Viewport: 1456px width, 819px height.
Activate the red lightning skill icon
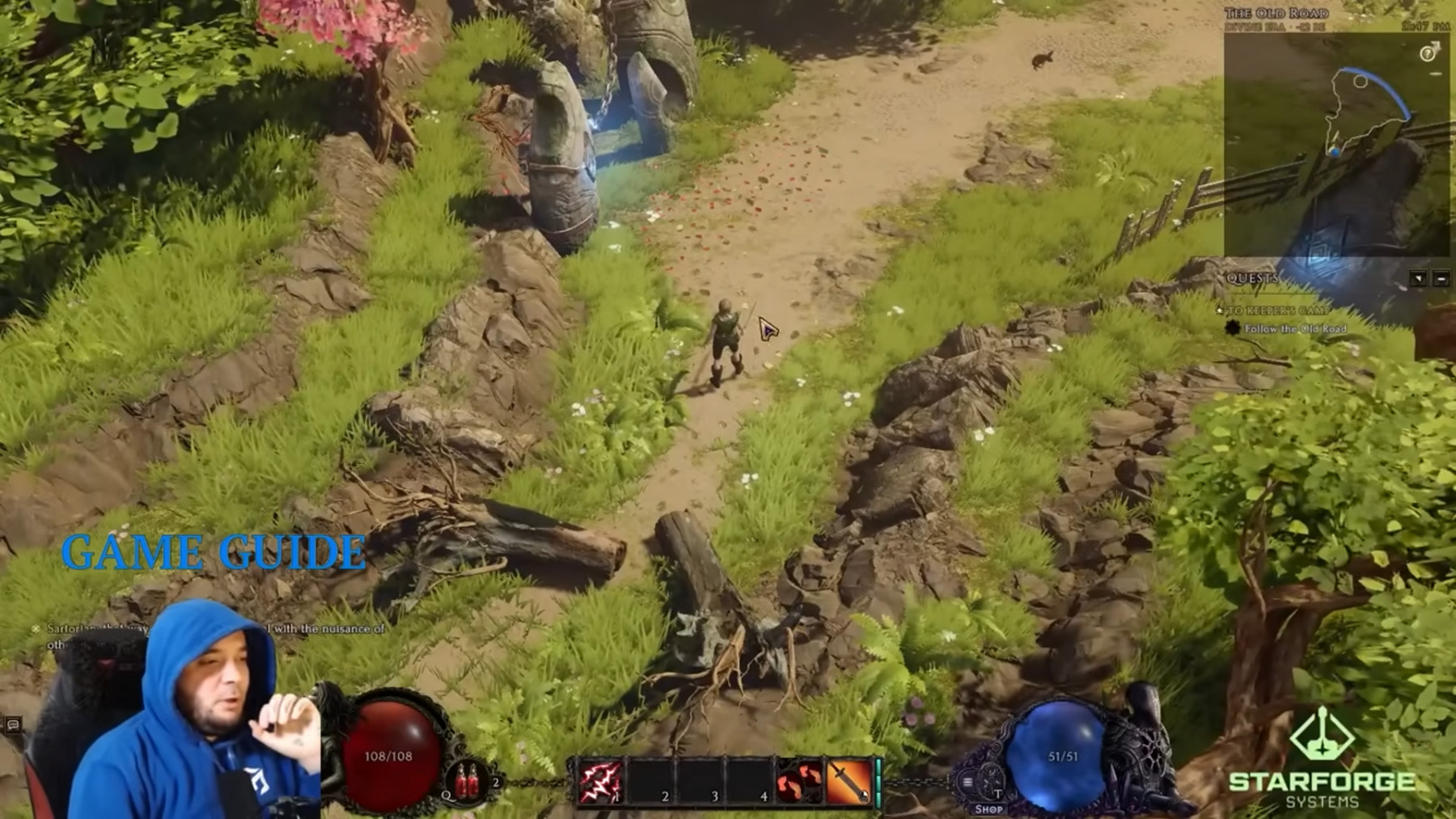(599, 783)
